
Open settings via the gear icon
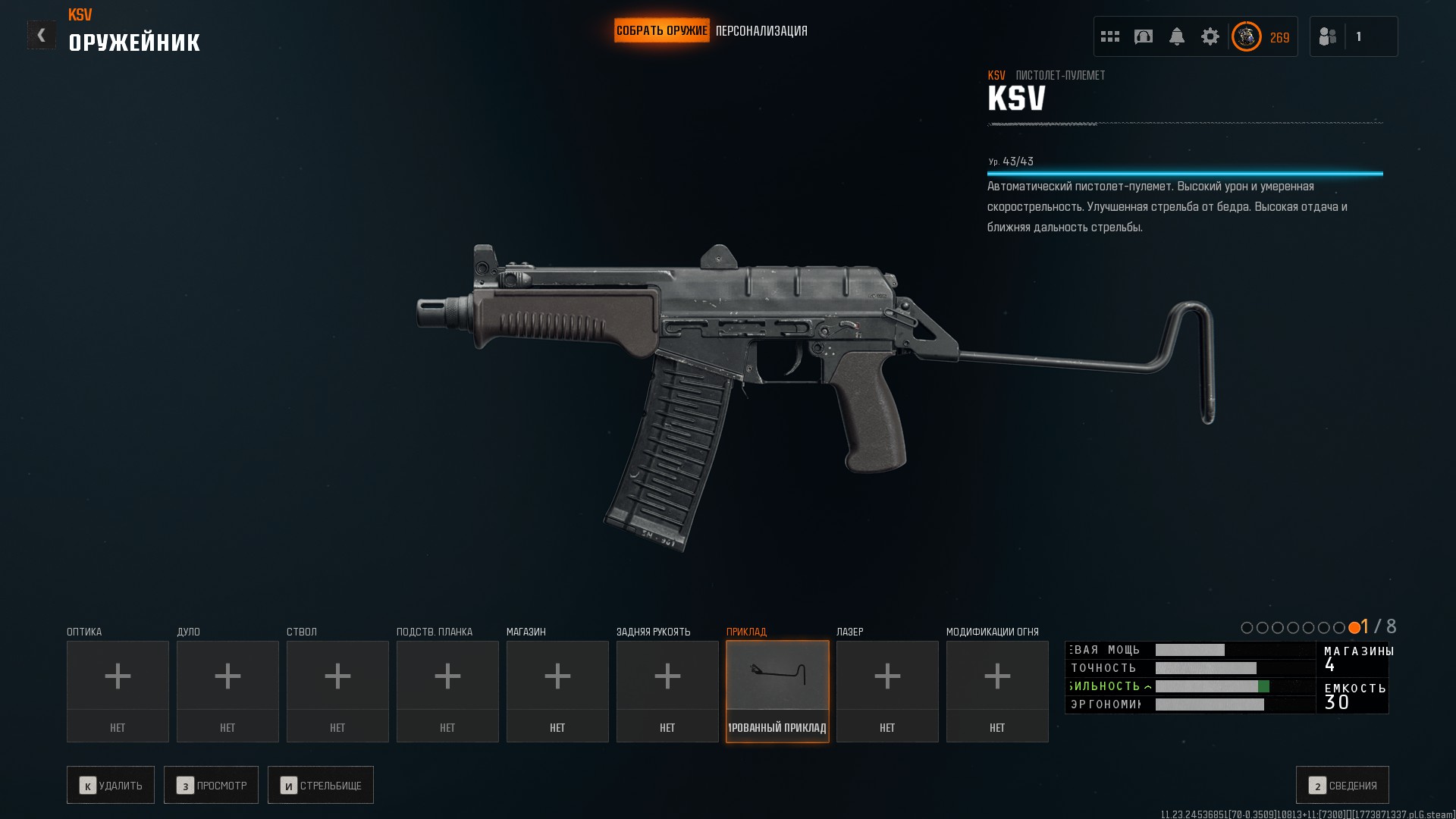pyautogui.click(x=1210, y=36)
